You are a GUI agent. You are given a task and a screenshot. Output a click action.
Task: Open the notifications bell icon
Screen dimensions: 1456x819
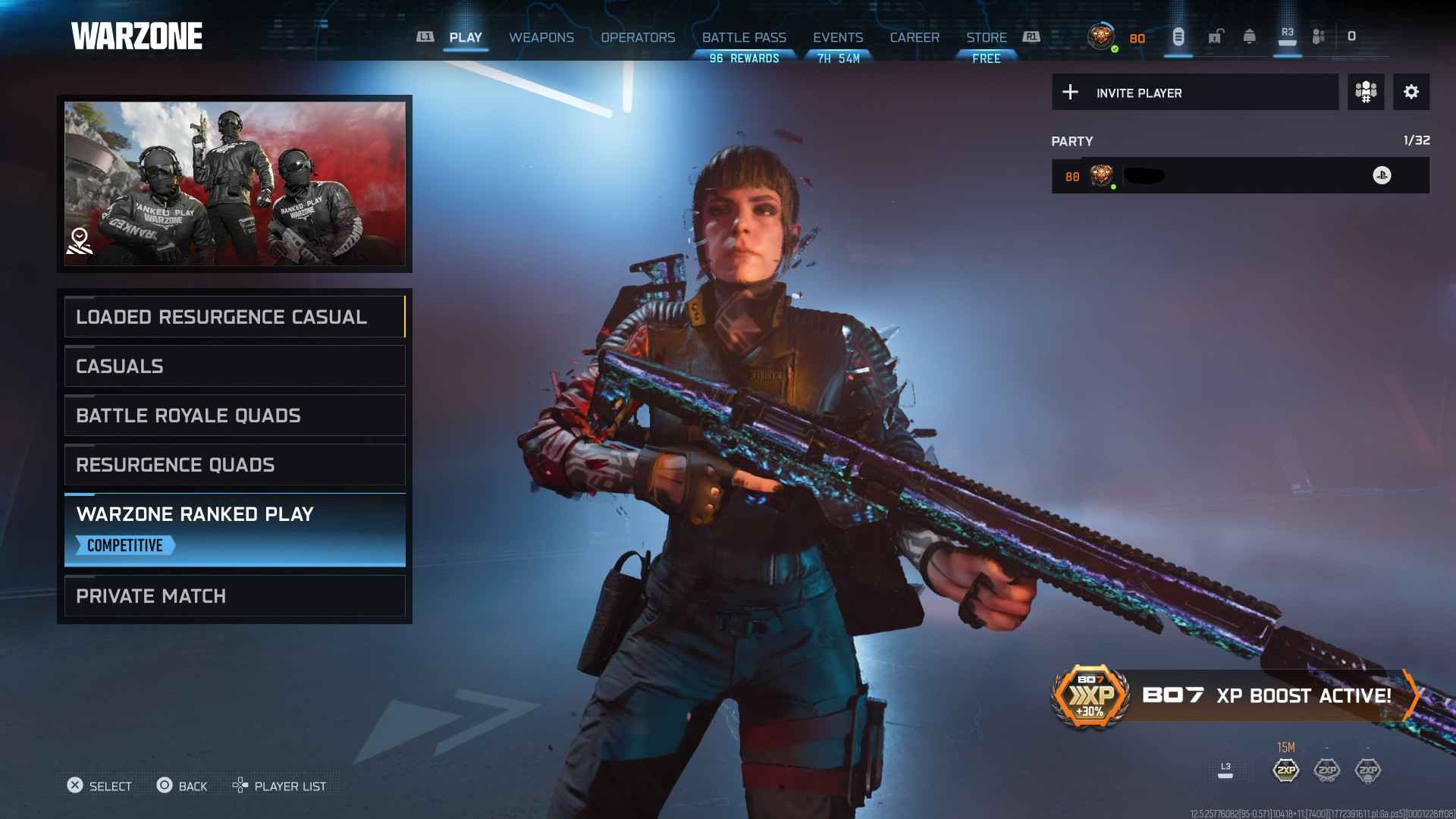point(1250,36)
